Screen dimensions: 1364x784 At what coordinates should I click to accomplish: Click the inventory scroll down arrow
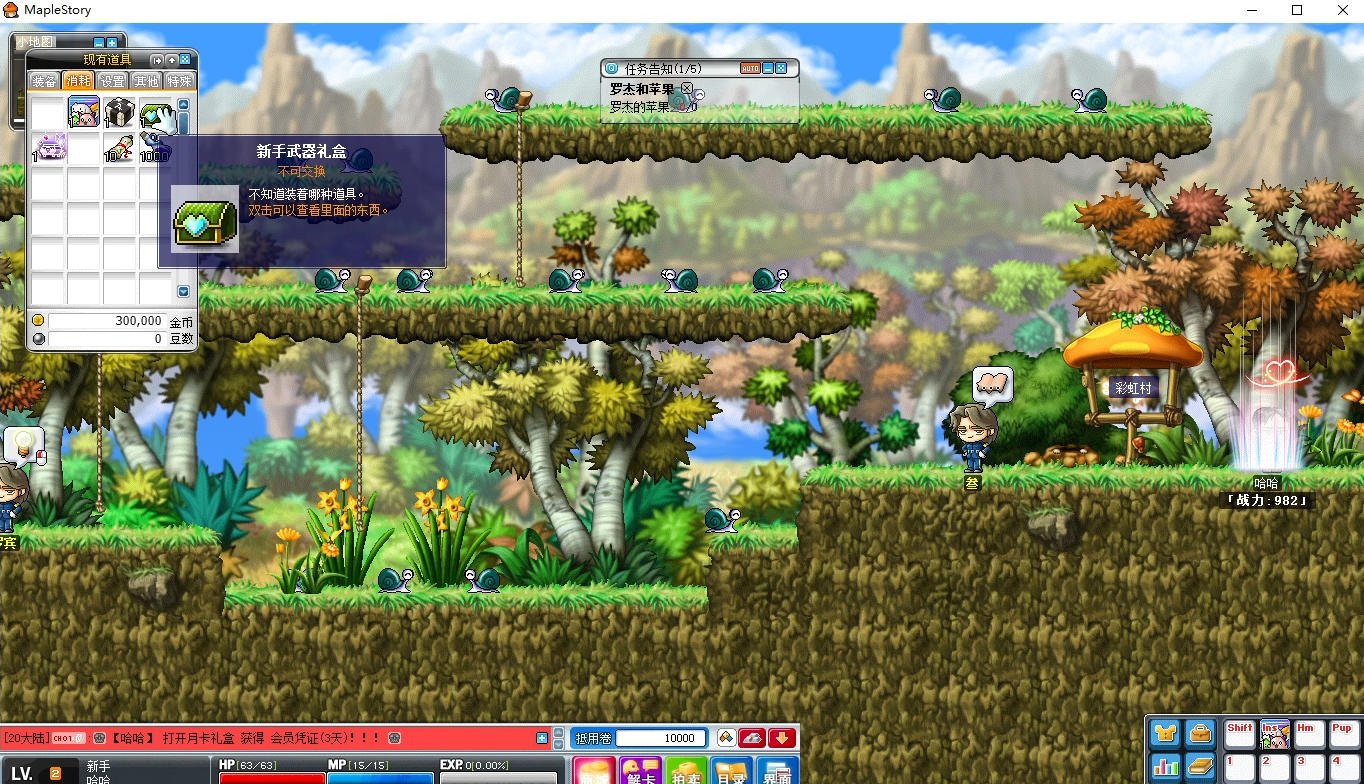click(183, 291)
